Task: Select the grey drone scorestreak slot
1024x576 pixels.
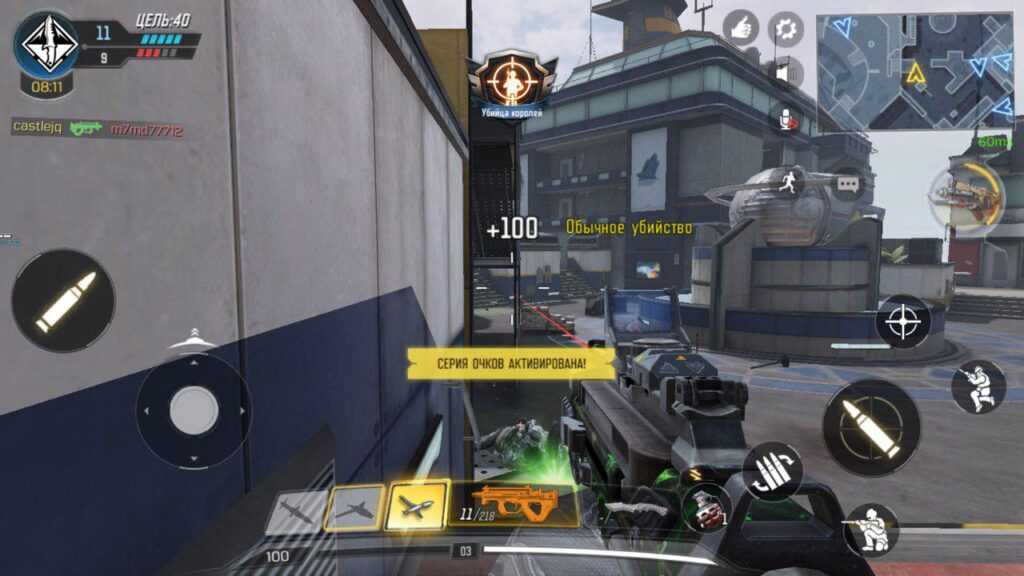Action: point(295,510)
